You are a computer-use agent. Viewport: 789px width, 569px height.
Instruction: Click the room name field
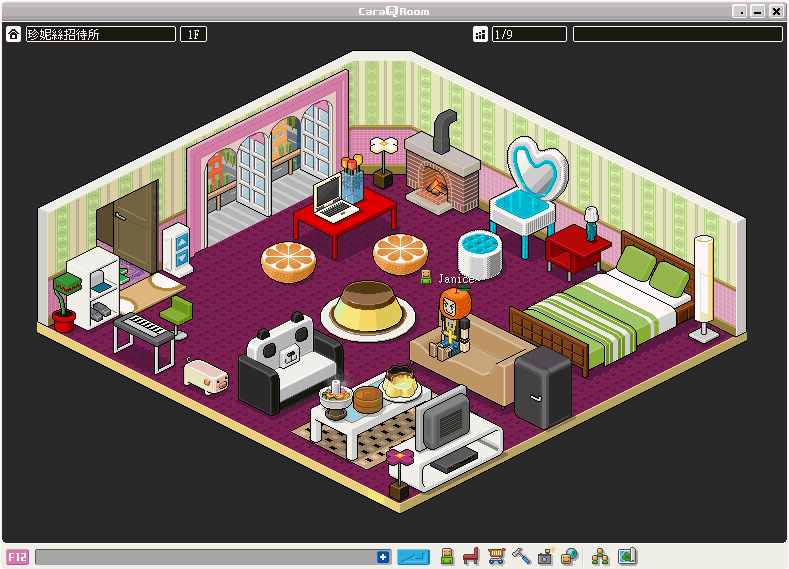(100, 34)
